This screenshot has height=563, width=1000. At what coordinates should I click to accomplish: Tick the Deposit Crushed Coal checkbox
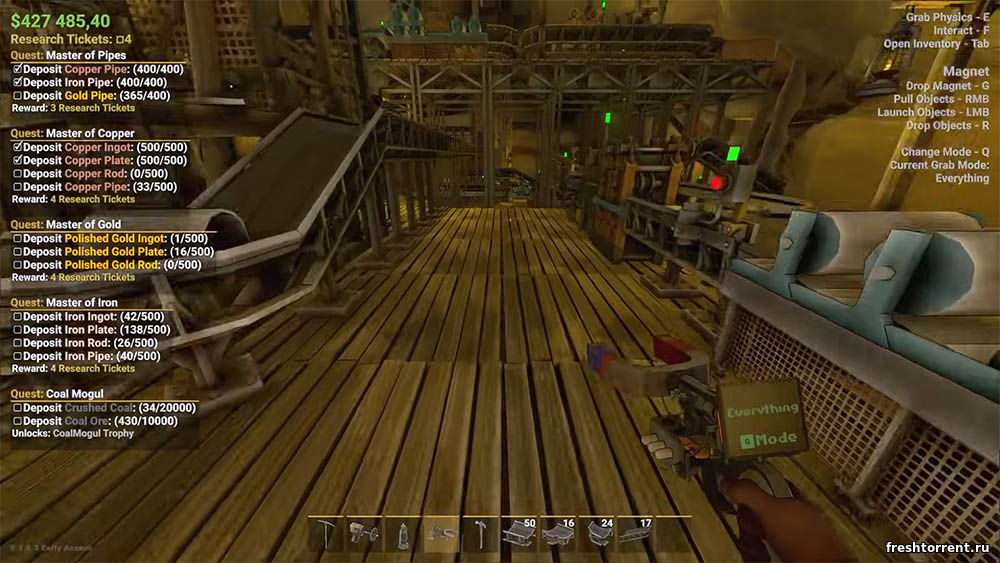17,408
